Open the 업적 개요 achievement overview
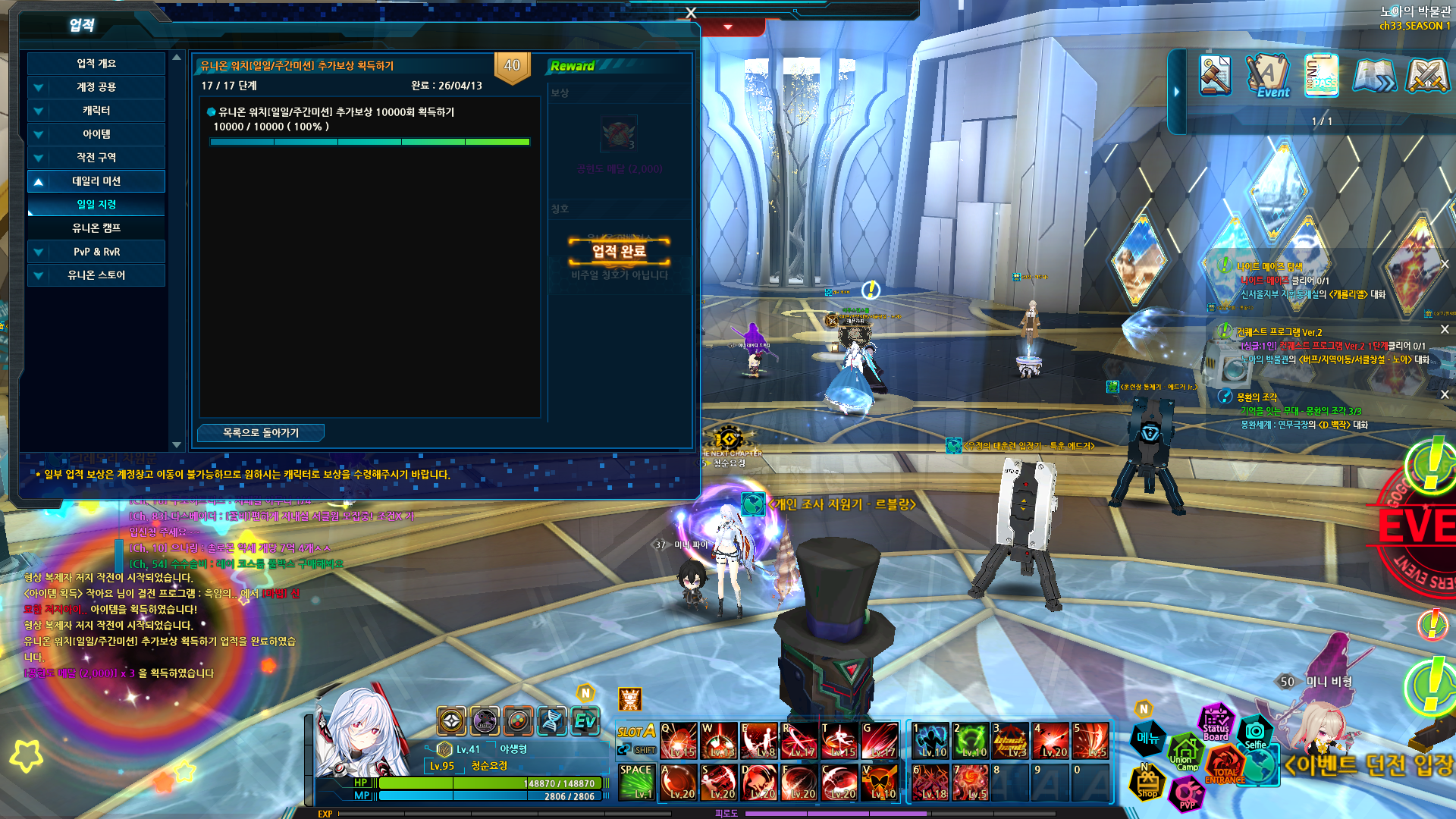The height and width of the screenshot is (819, 1456). coord(96,64)
